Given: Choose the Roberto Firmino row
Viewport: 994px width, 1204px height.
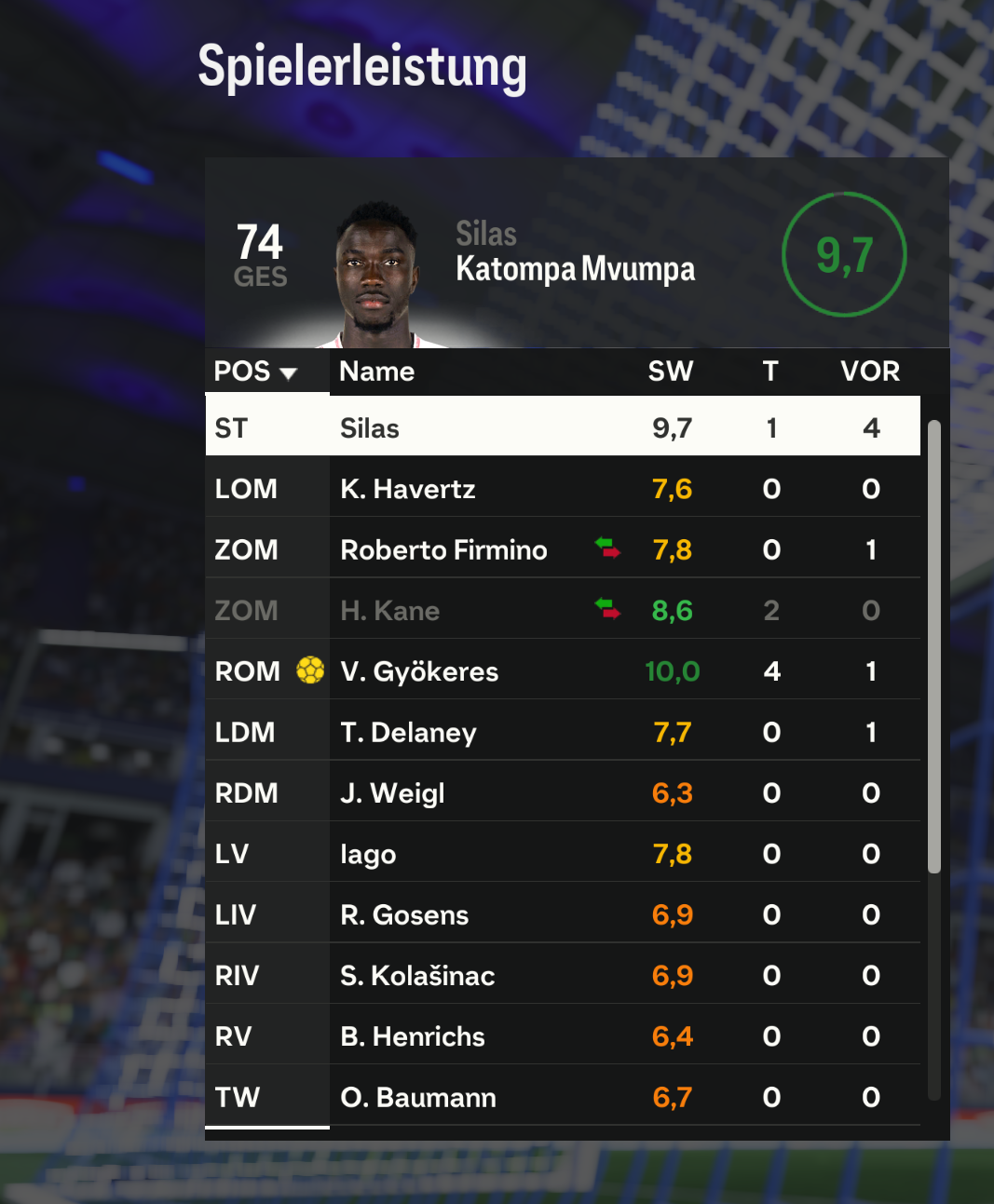Looking at the screenshot, I should click(x=562, y=549).
